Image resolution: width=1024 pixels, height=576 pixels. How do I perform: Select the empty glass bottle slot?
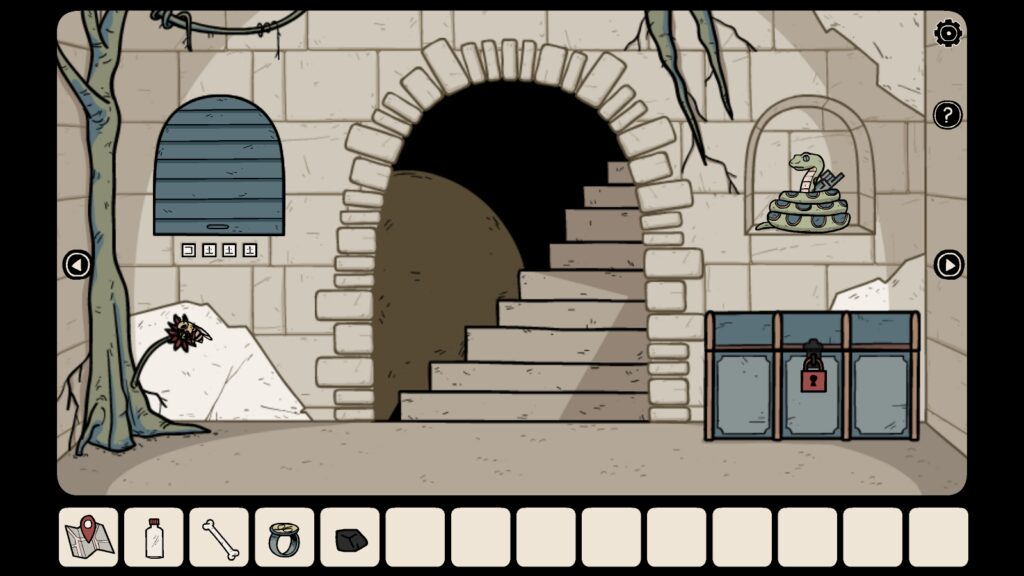154,537
